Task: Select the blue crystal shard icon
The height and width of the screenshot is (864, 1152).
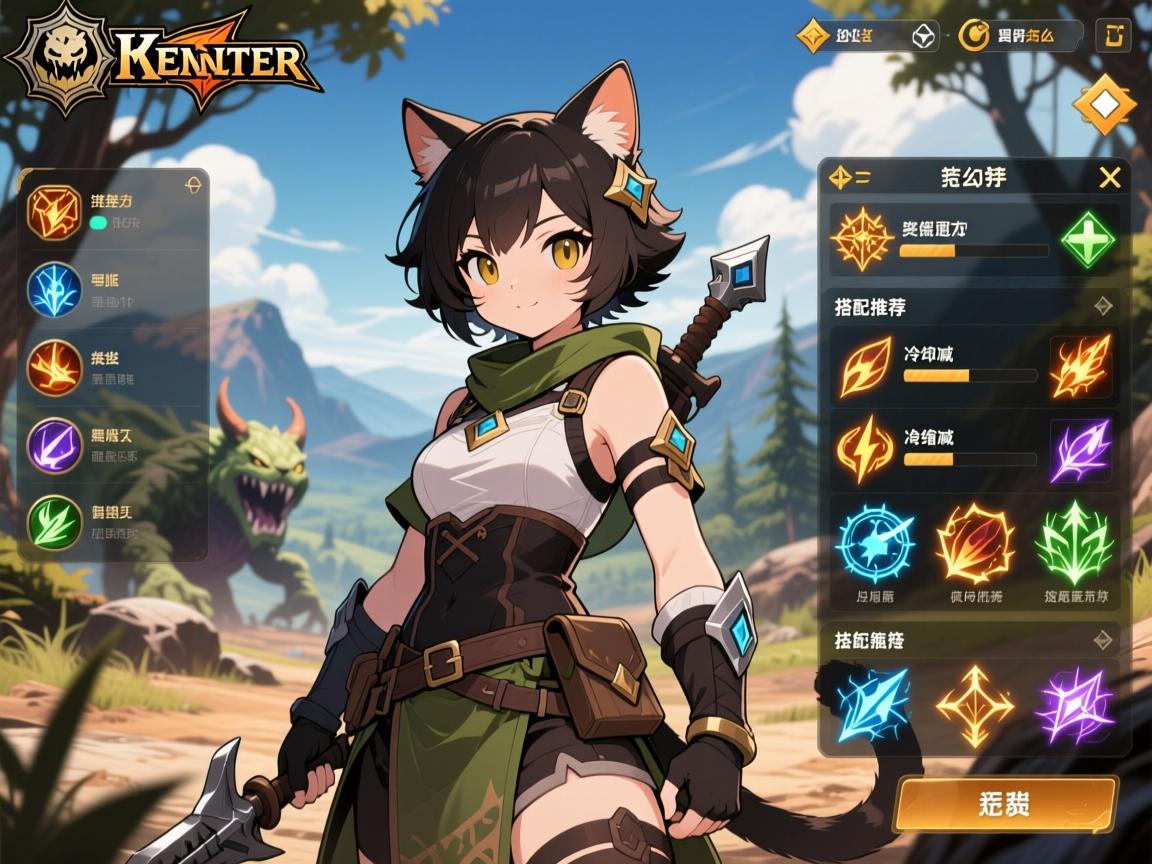Action: click(x=872, y=702)
